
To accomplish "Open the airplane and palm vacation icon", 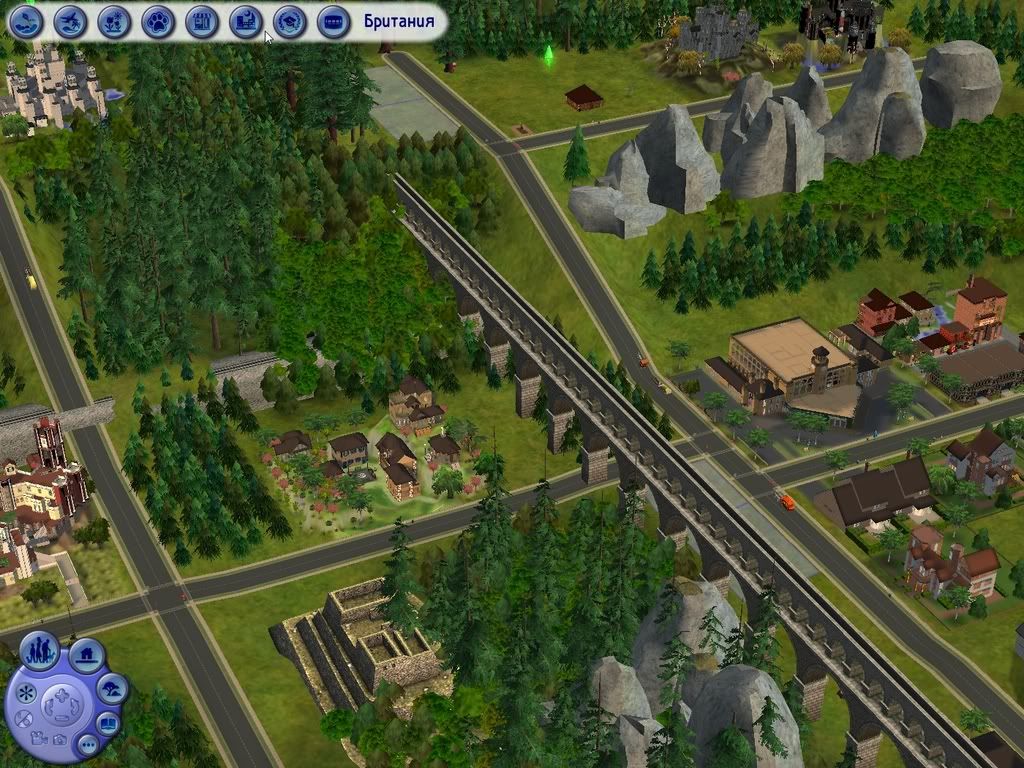I will point(70,20).
